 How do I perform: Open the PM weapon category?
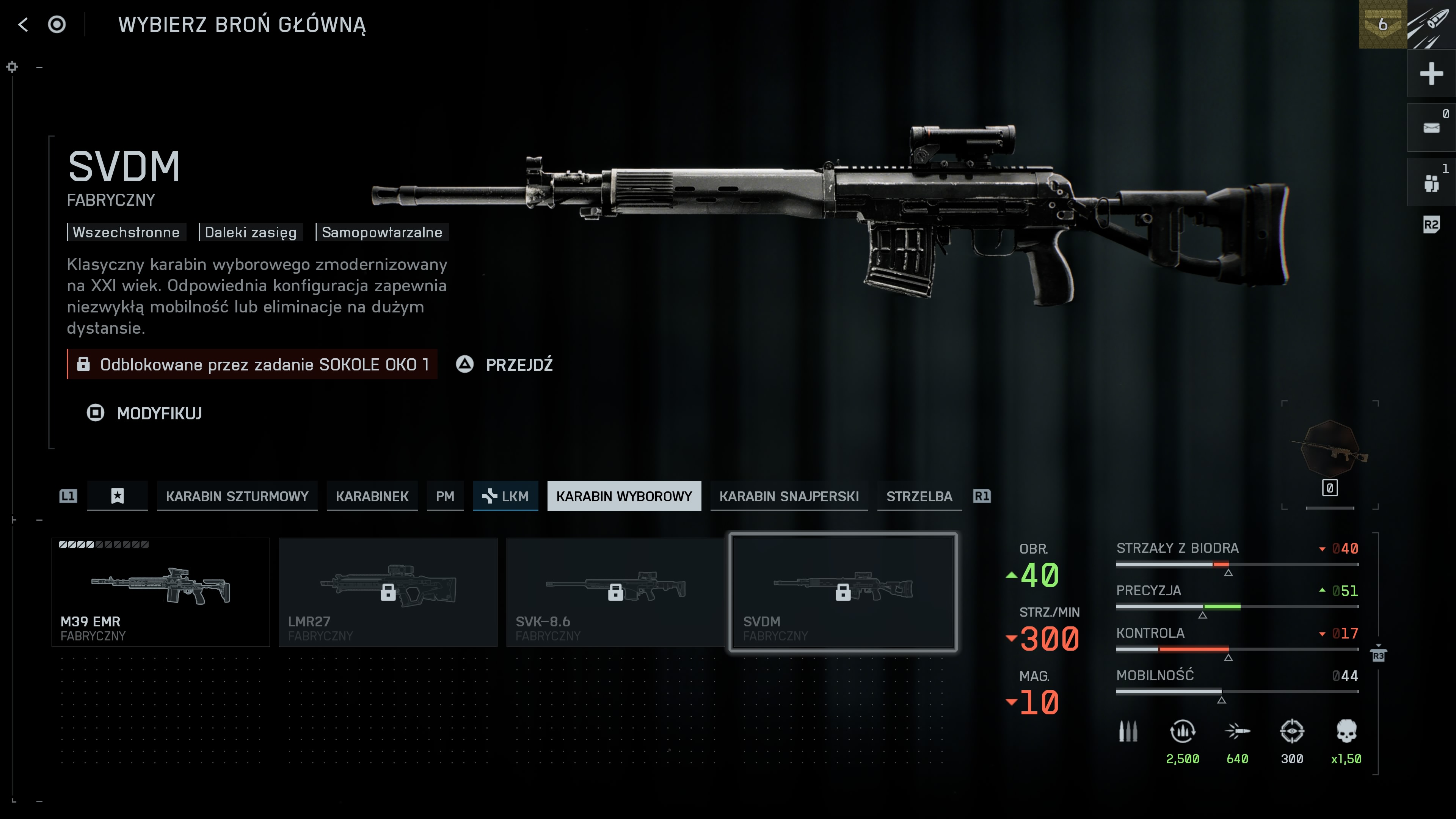point(444,496)
